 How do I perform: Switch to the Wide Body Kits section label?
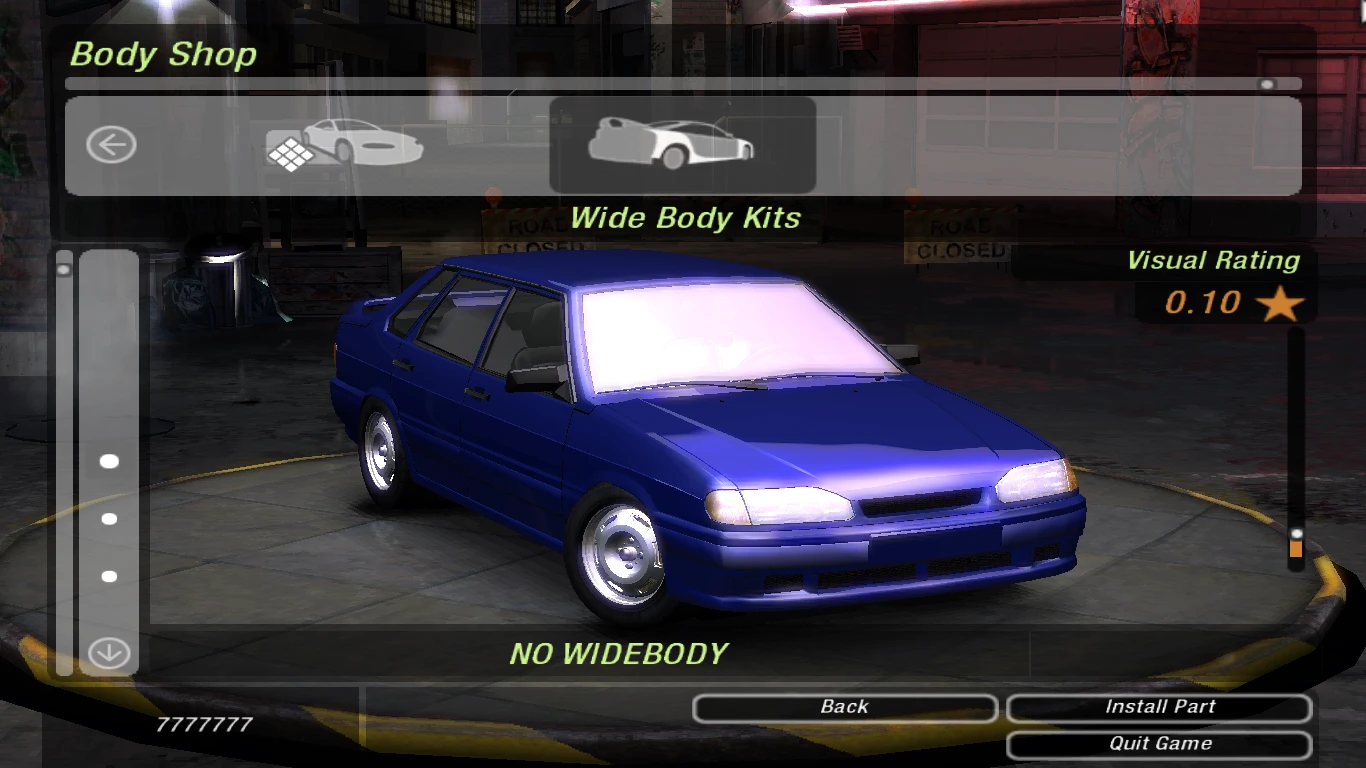pyautogui.click(x=683, y=218)
